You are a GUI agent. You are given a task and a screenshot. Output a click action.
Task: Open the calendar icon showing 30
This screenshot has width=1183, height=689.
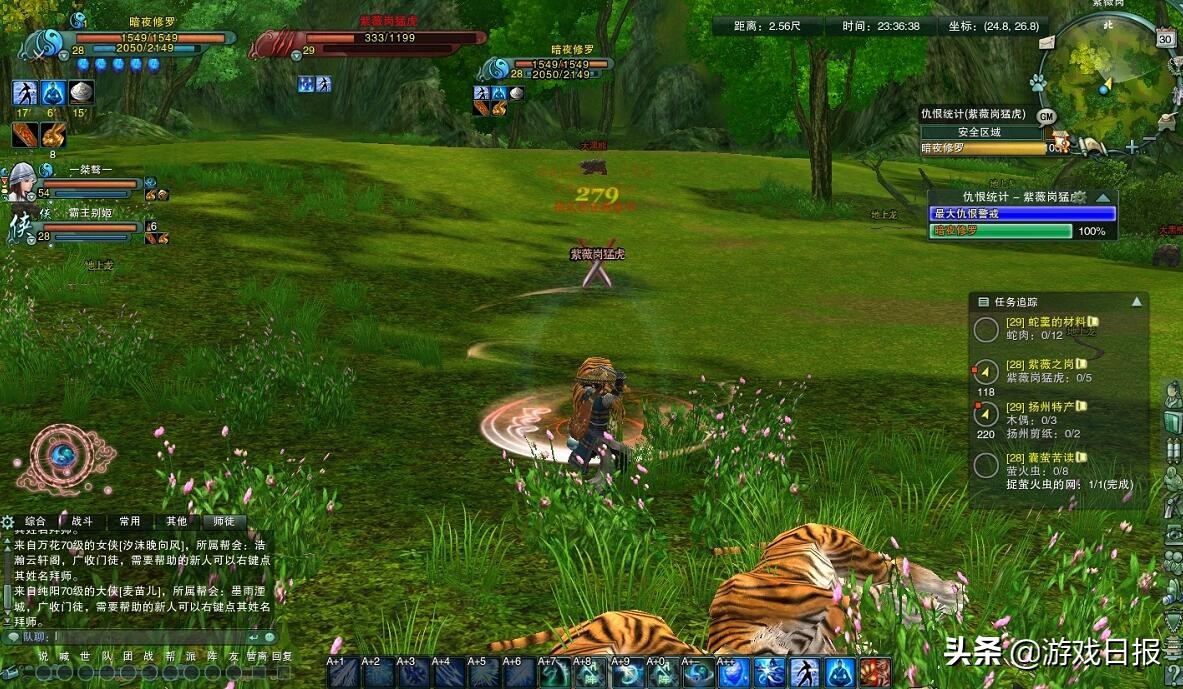click(1165, 39)
